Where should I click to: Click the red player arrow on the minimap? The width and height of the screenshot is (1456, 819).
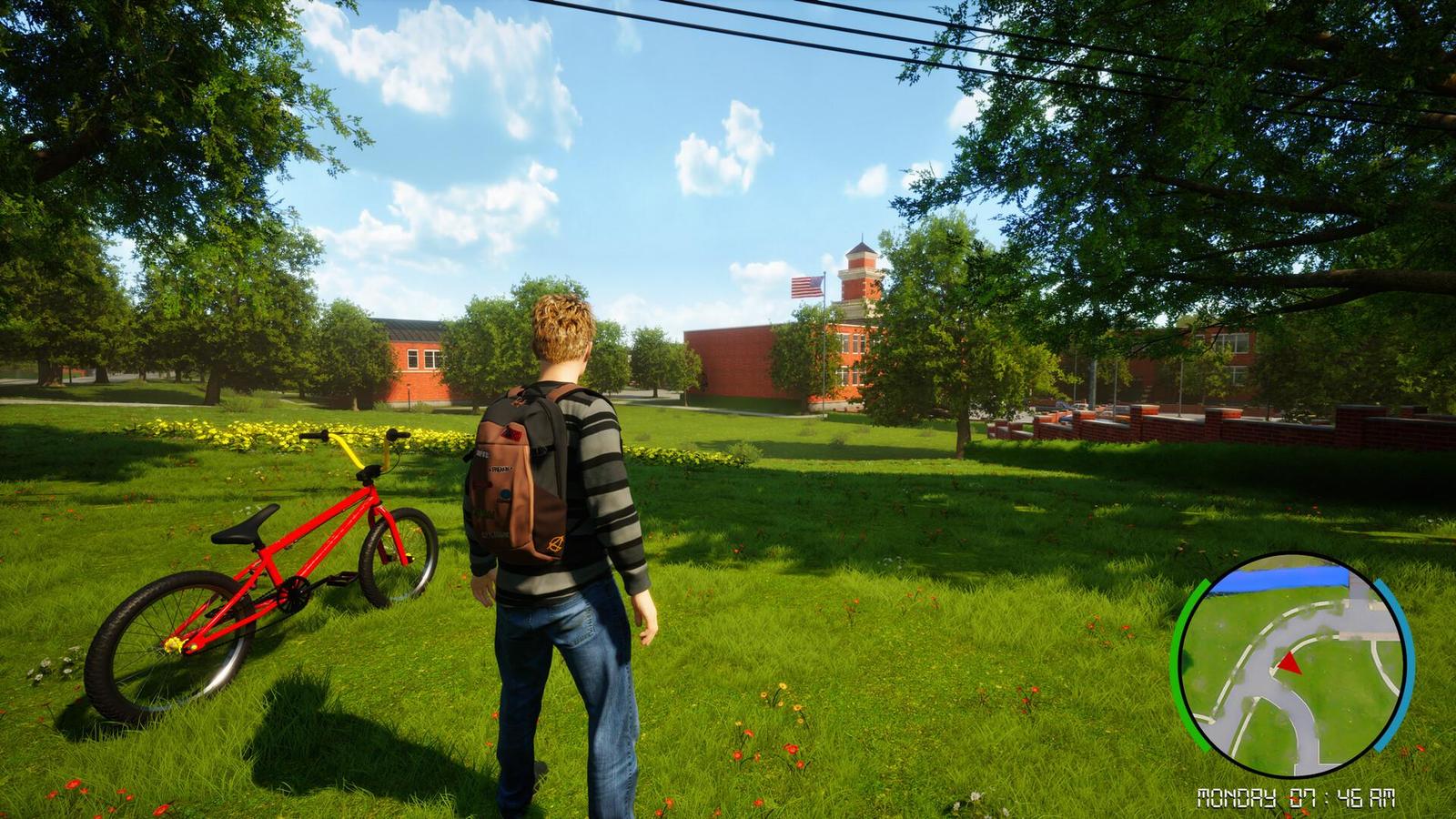tap(1289, 665)
